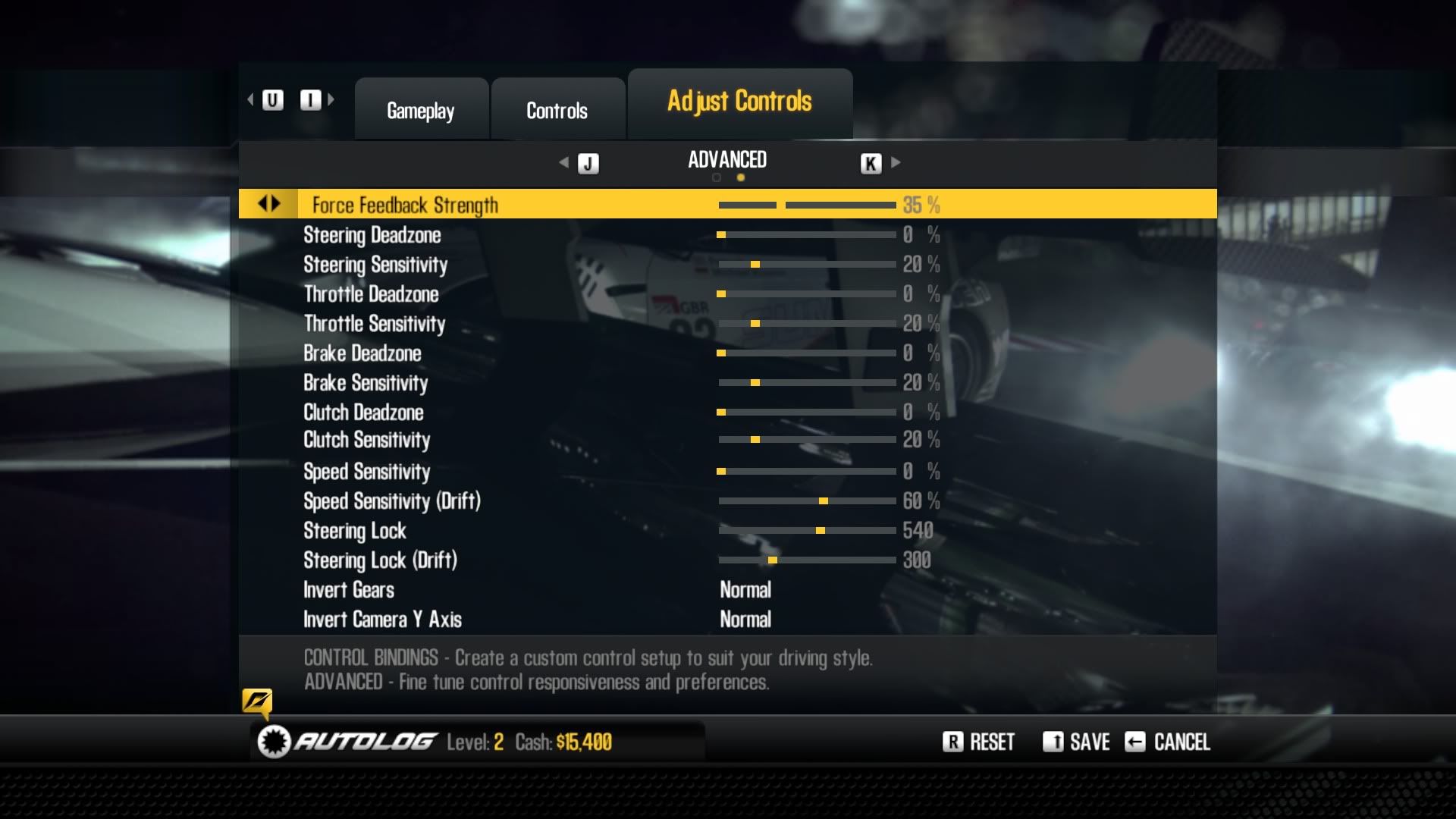Image resolution: width=1456 pixels, height=819 pixels.
Task: Select the Adjust Controls tab
Action: click(x=739, y=102)
